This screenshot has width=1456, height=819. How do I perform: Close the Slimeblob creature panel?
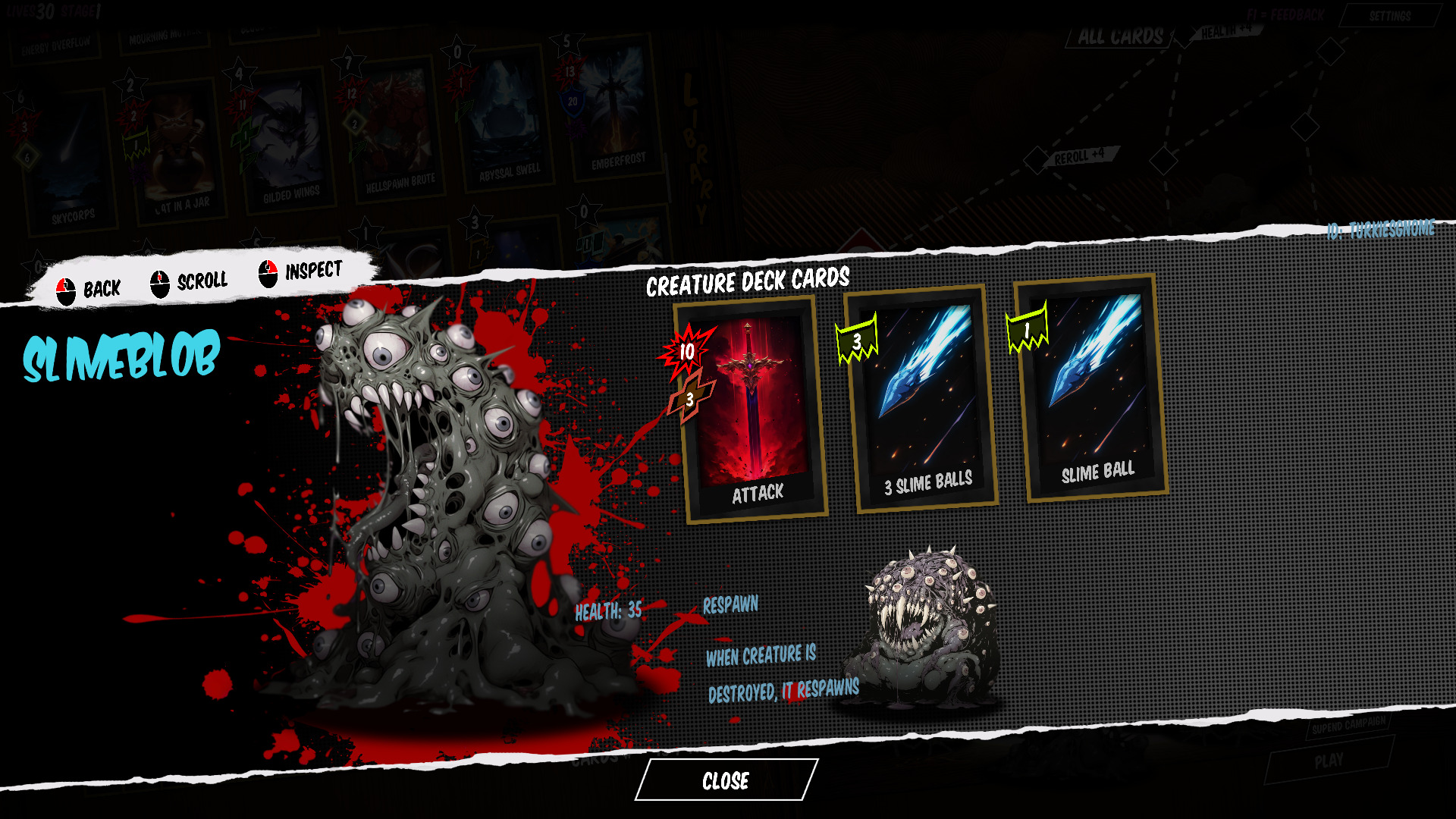pyautogui.click(x=726, y=780)
